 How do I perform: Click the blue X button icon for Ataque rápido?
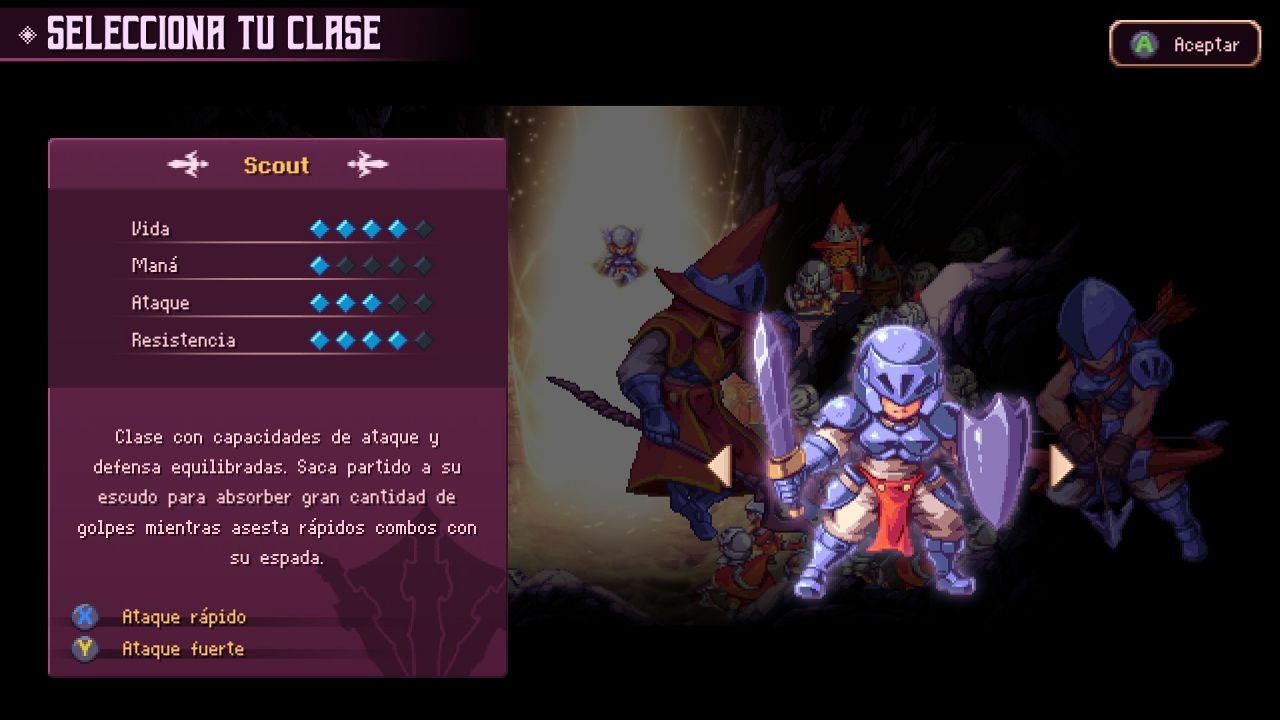click(85, 617)
